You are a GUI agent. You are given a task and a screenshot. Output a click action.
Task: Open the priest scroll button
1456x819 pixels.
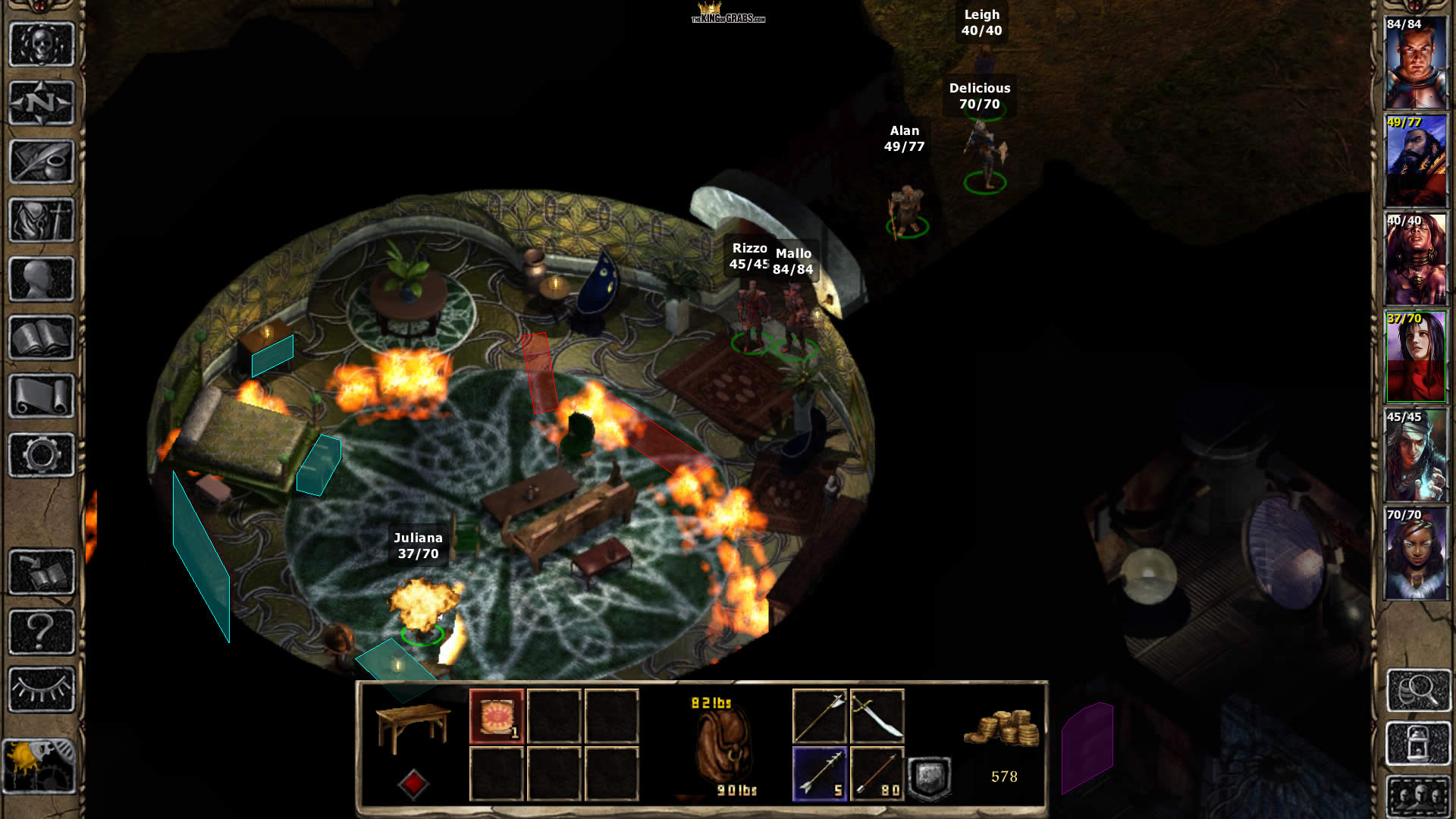42,396
